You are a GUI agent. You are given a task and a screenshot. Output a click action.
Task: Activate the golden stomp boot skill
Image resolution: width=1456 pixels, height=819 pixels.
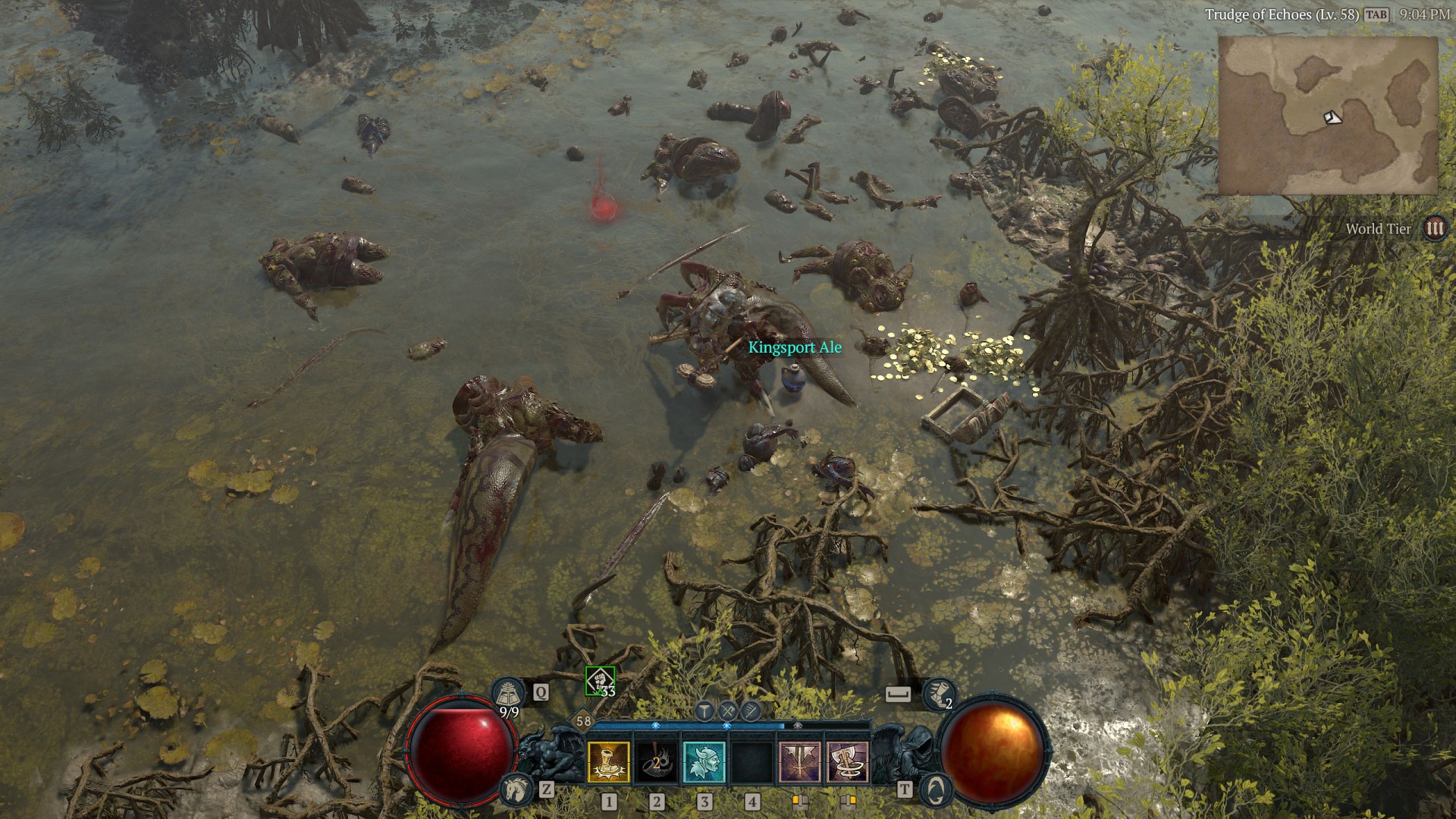(609, 761)
